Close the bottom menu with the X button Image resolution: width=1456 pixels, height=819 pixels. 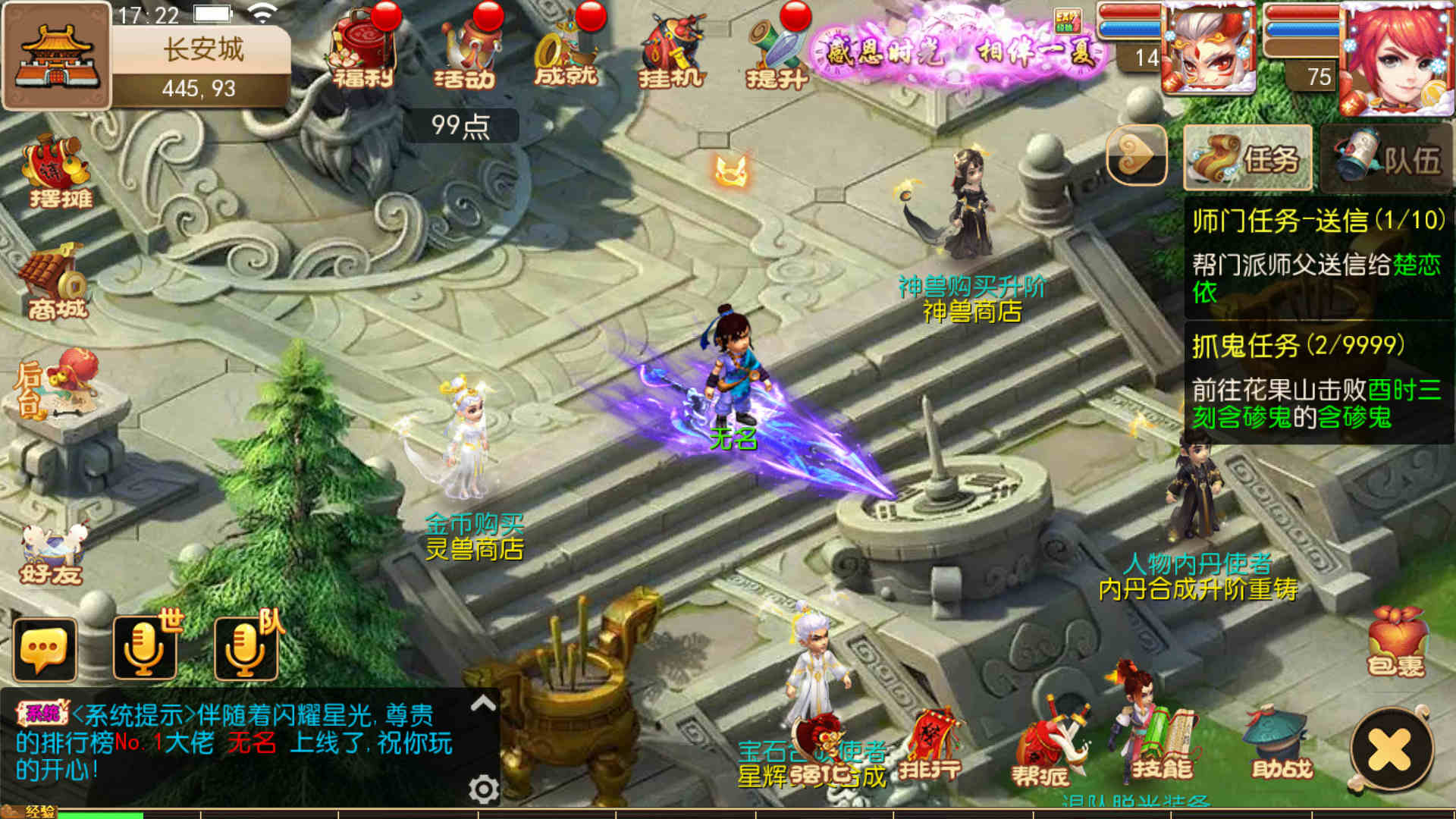(x=1390, y=751)
